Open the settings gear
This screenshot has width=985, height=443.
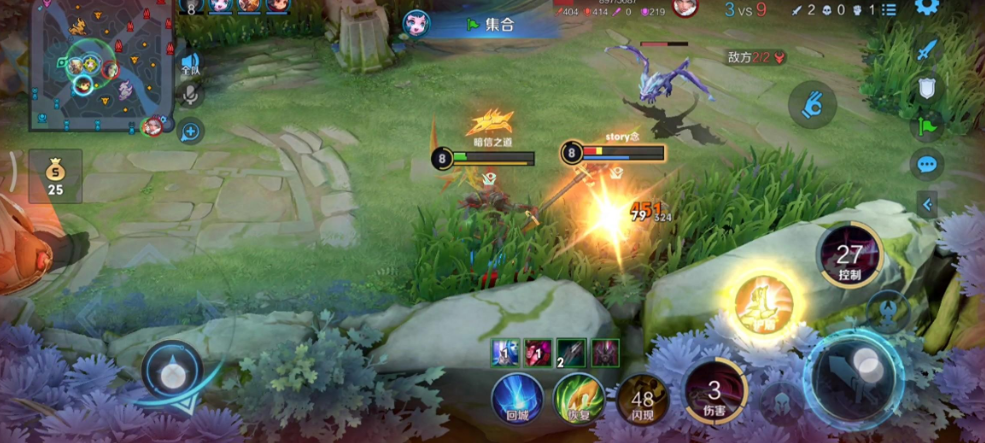[927, 9]
